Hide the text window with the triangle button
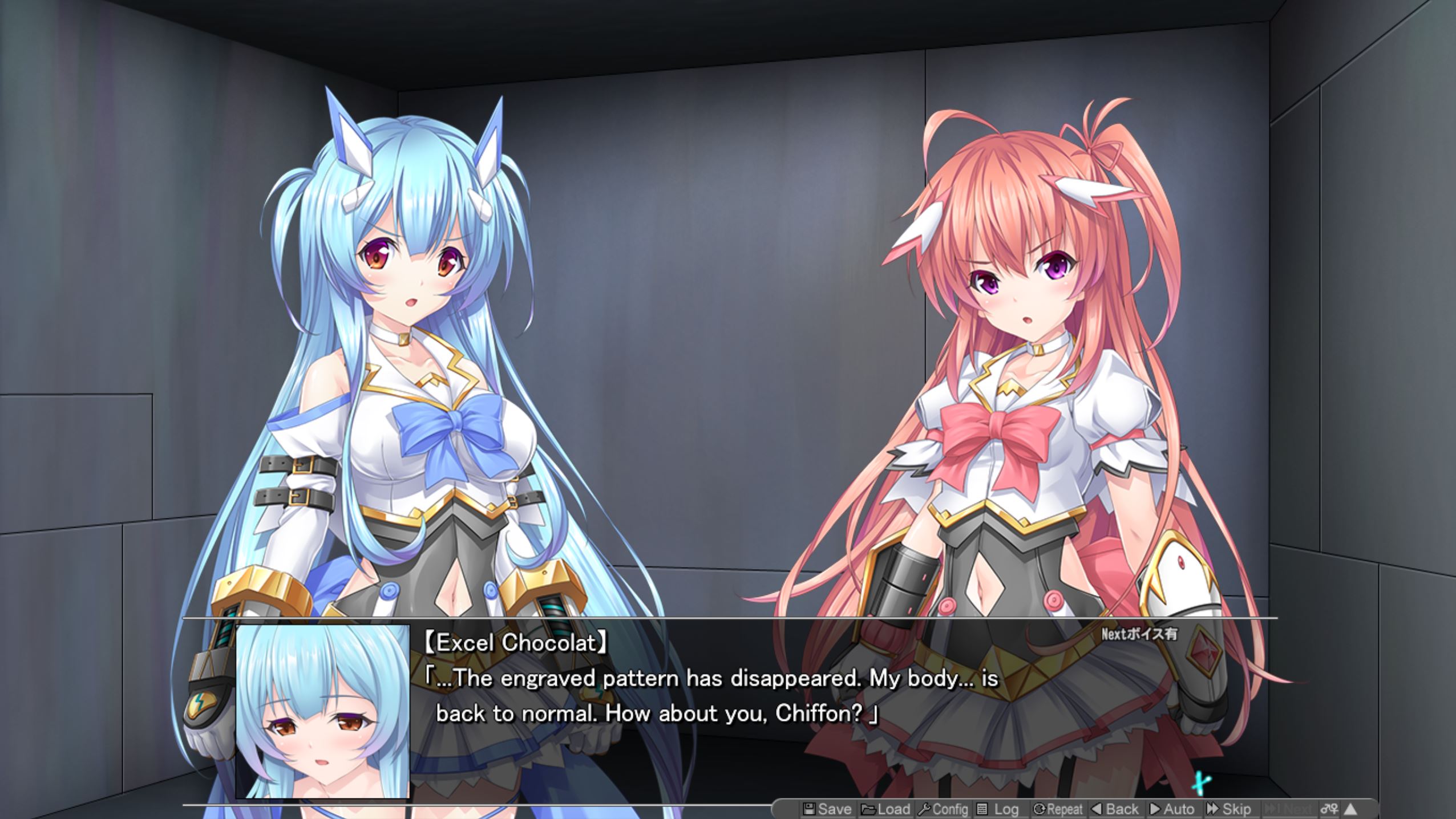The image size is (1456, 819). tap(1350, 808)
